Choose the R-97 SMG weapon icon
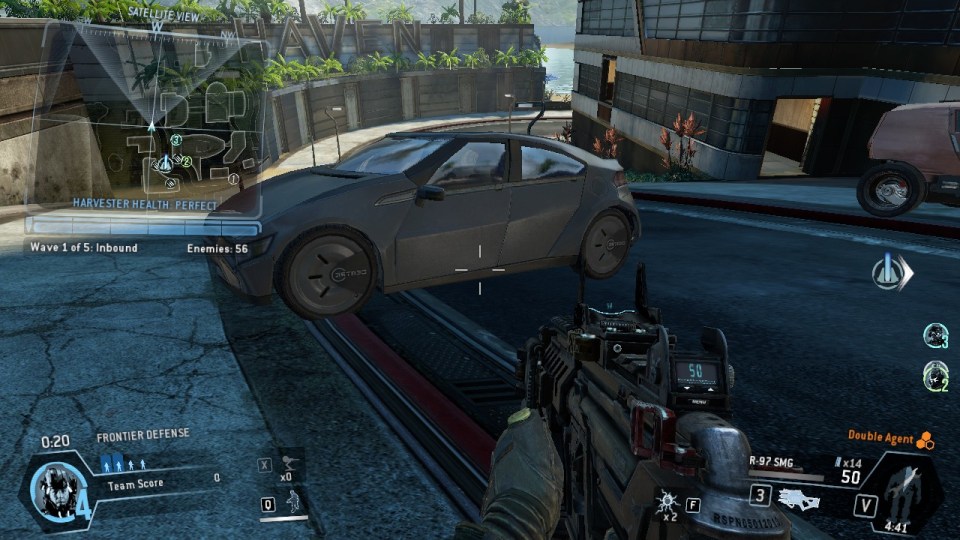Screen dimensions: 960x540 click(x=799, y=499)
